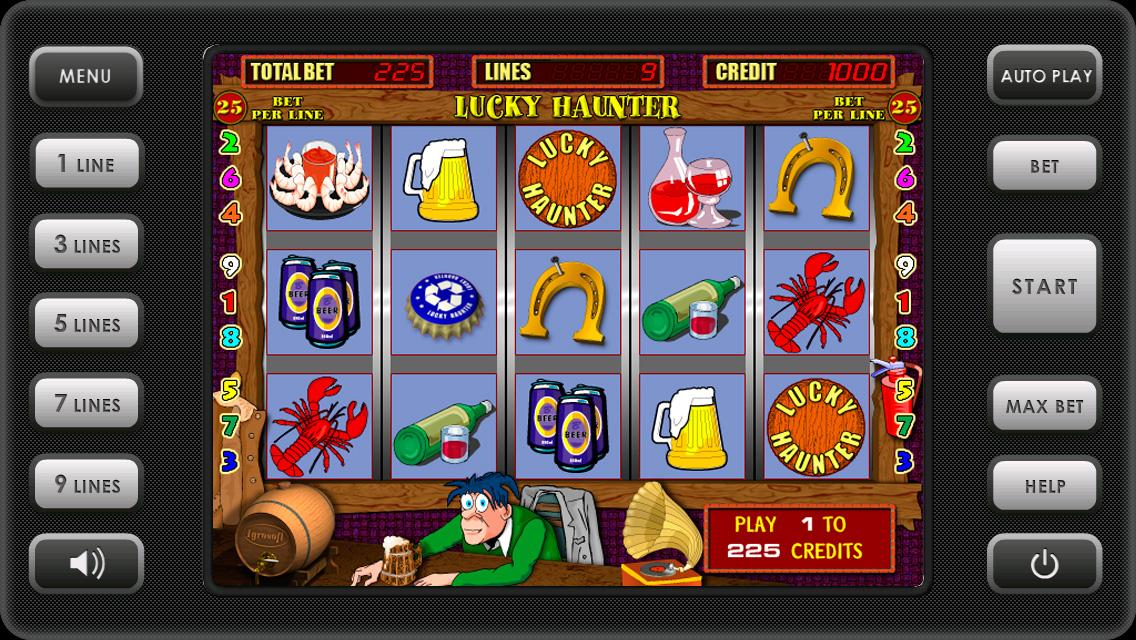Choose 3 LINES to play

(x=86, y=244)
